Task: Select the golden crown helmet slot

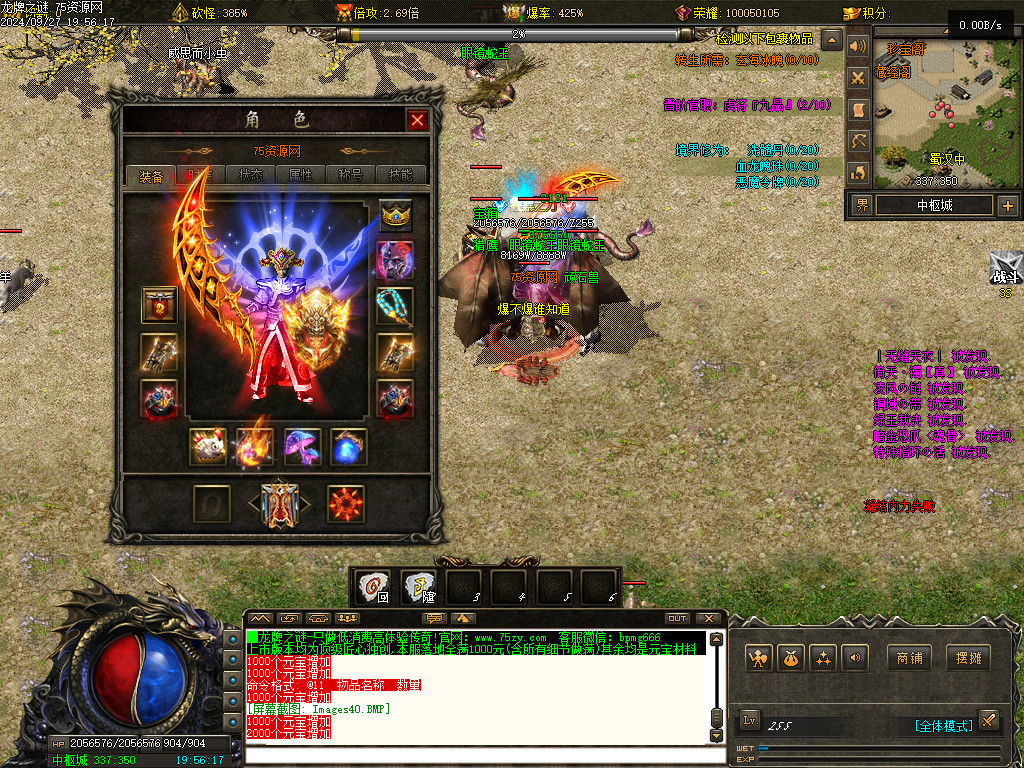Action: click(x=396, y=216)
